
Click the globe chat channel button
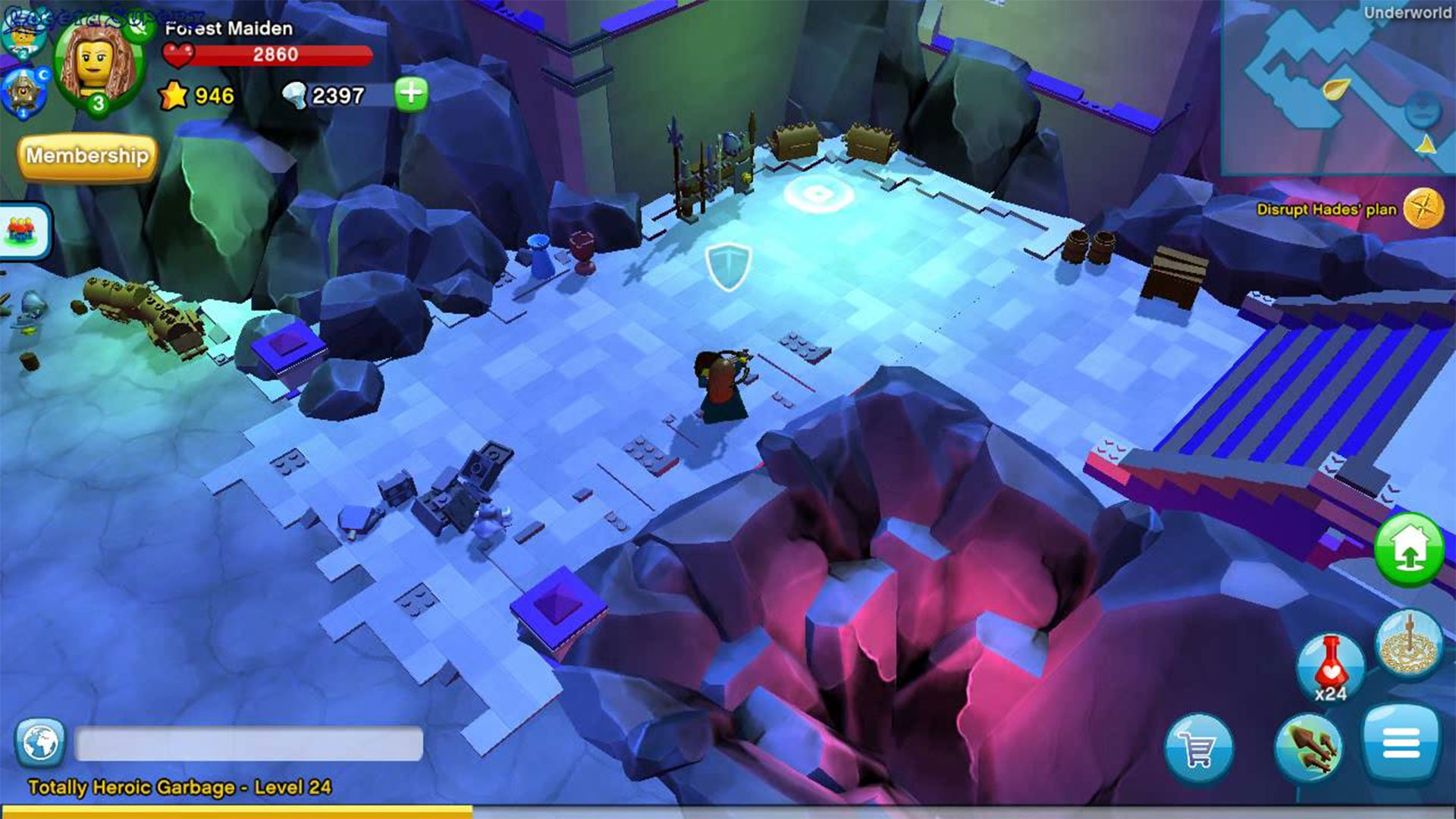(x=39, y=743)
